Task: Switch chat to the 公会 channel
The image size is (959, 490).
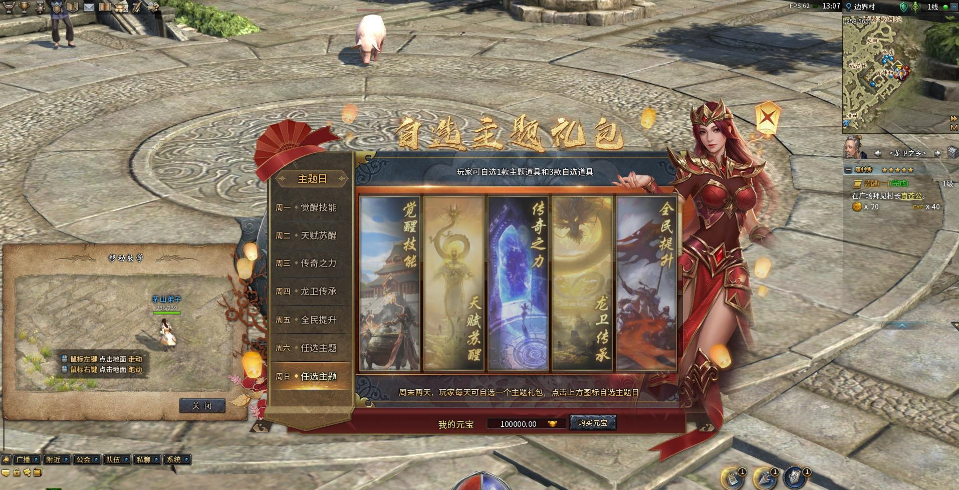Action: click(x=82, y=460)
